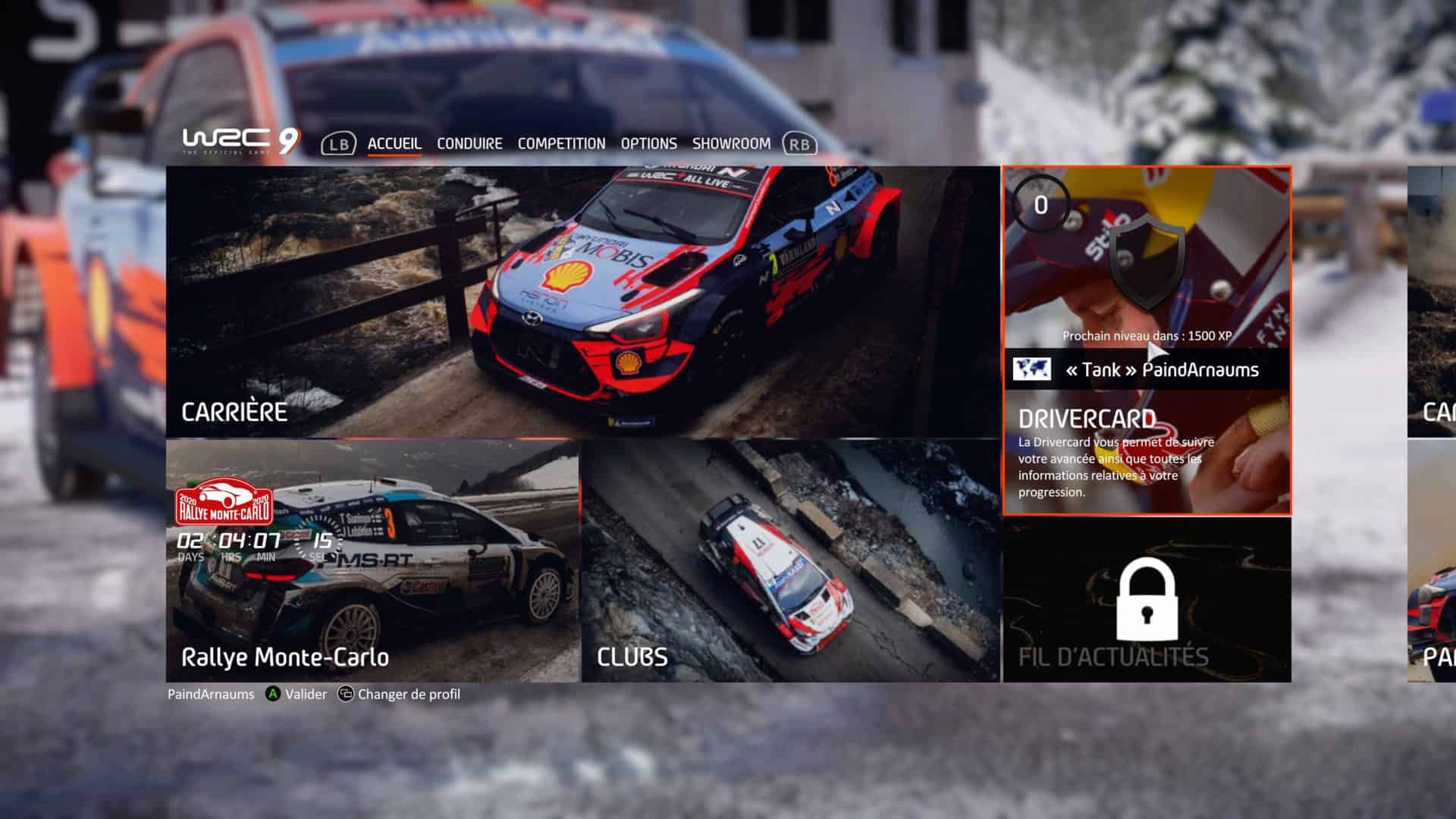Click the locked FIL D'ACTUALITÉS tile
Image resolution: width=1456 pixels, height=819 pixels.
point(1147,600)
